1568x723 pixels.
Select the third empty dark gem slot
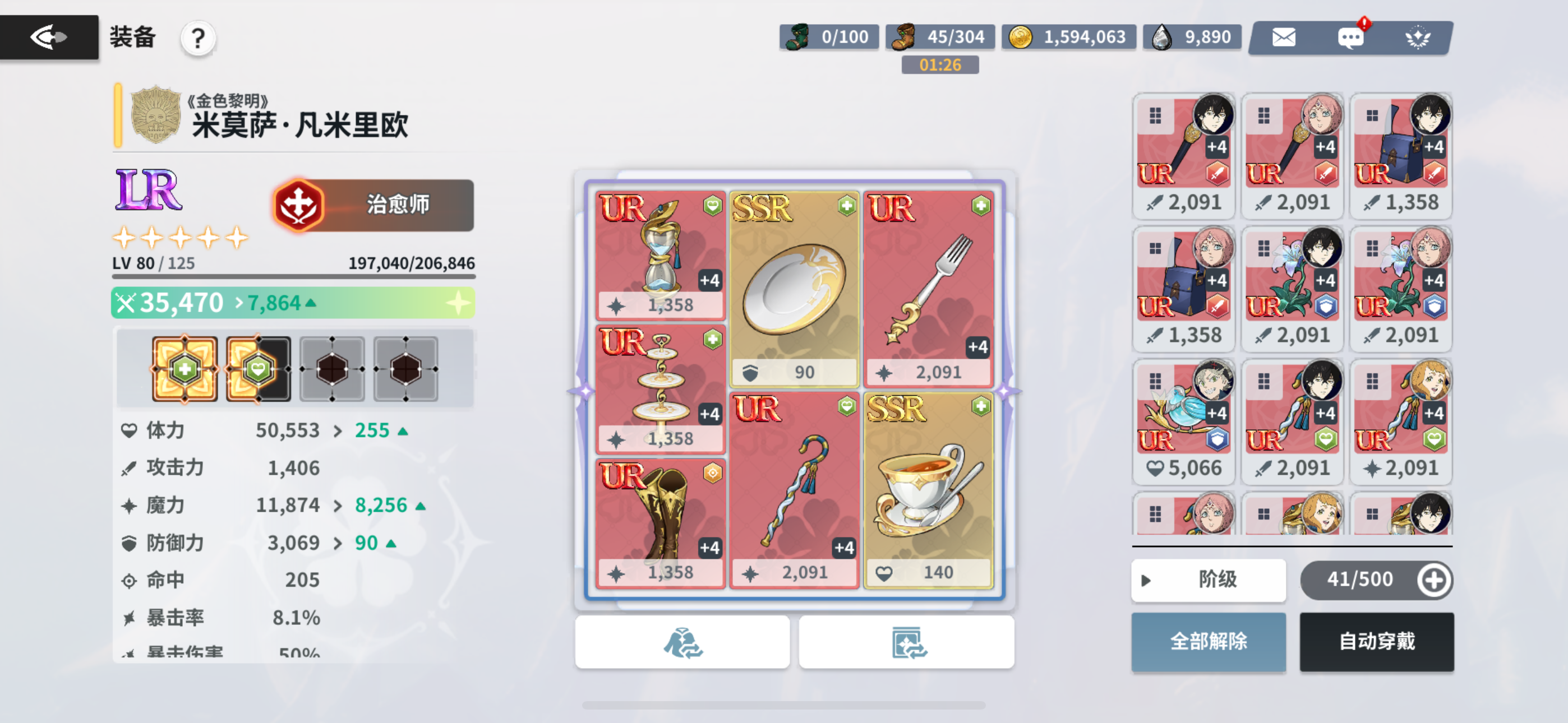click(332, 368)
